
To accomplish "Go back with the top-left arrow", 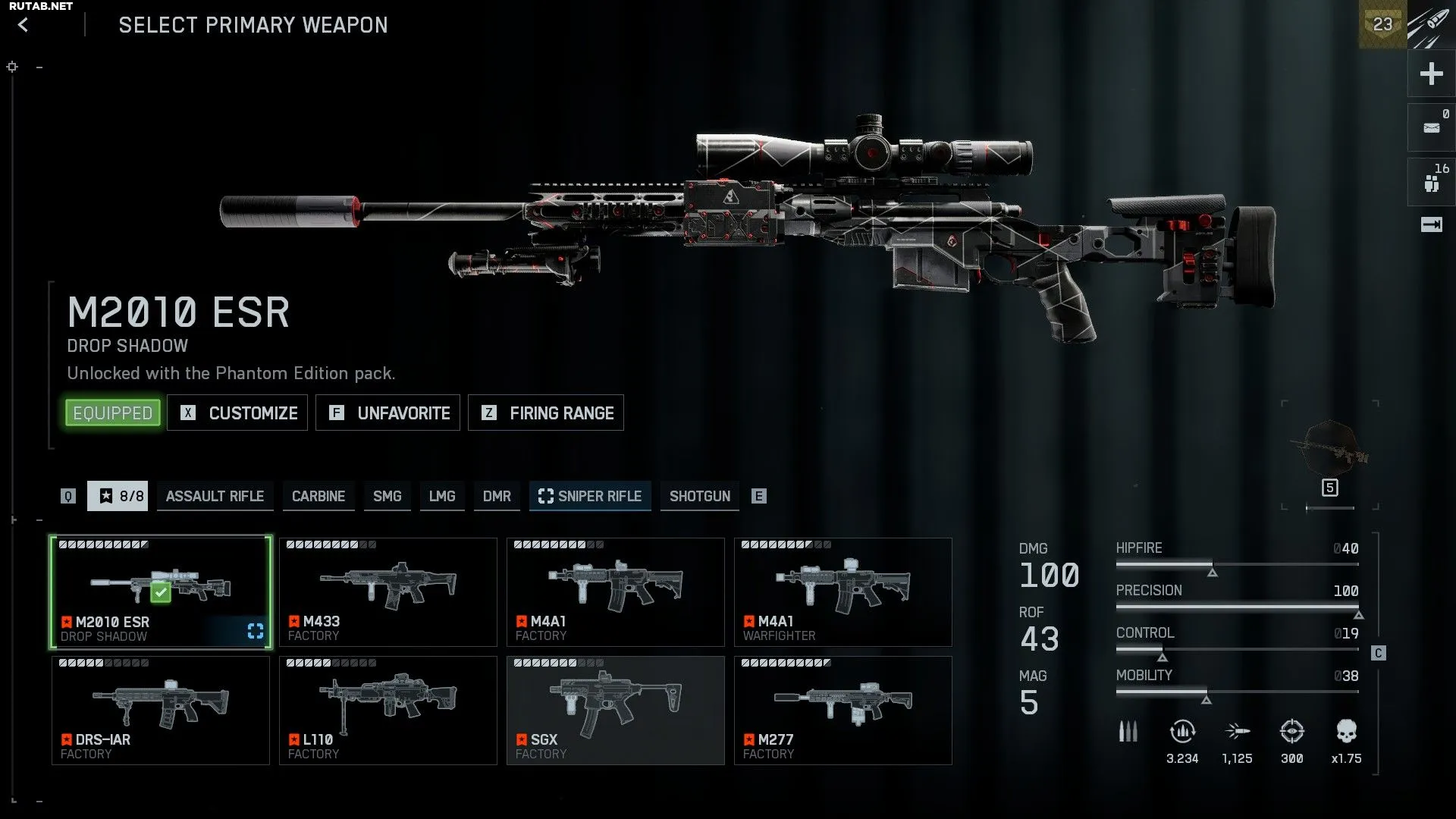I will tap(24, 25).
